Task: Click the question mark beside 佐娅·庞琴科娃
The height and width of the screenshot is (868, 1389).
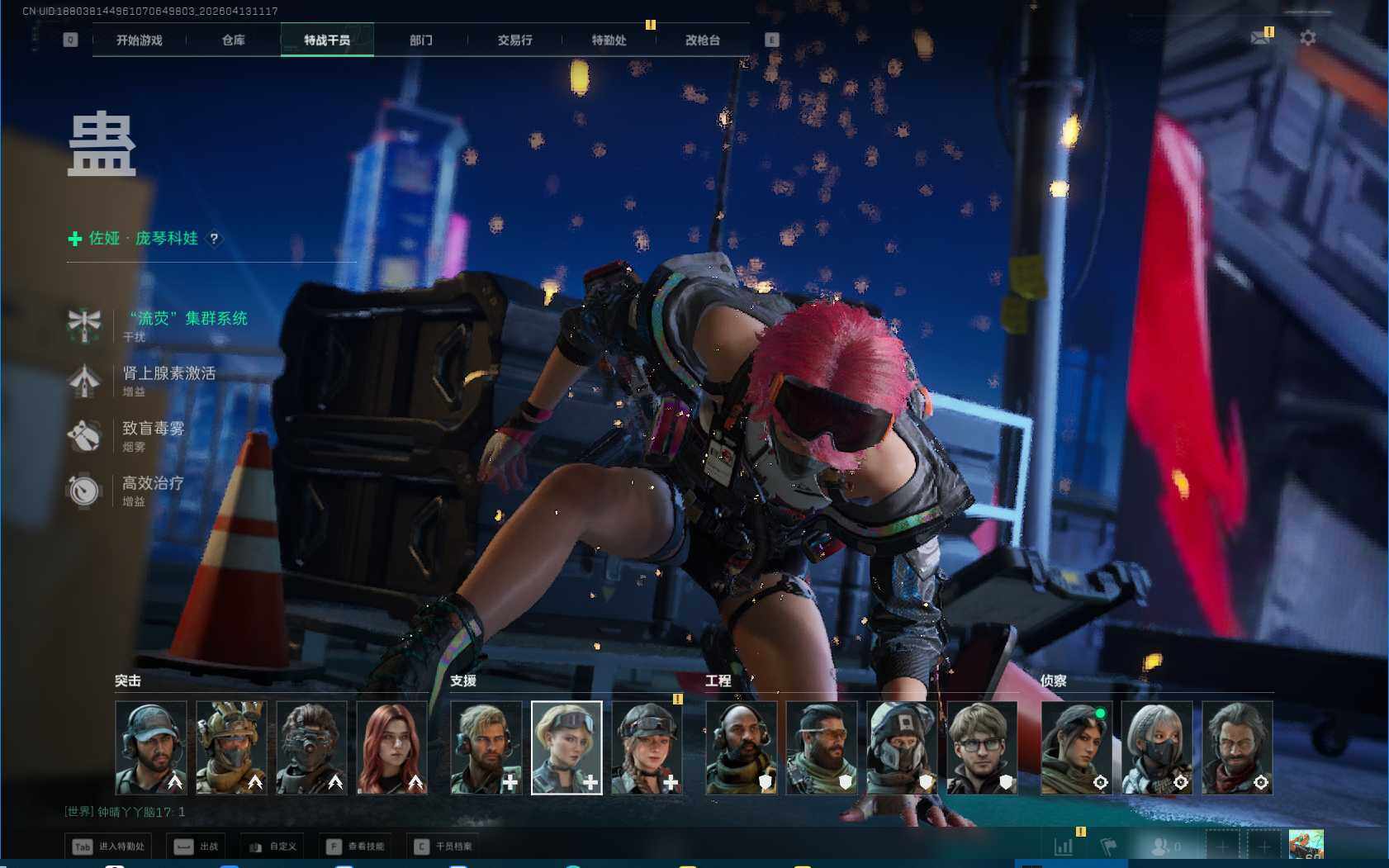Action: [x=214, y=239]
